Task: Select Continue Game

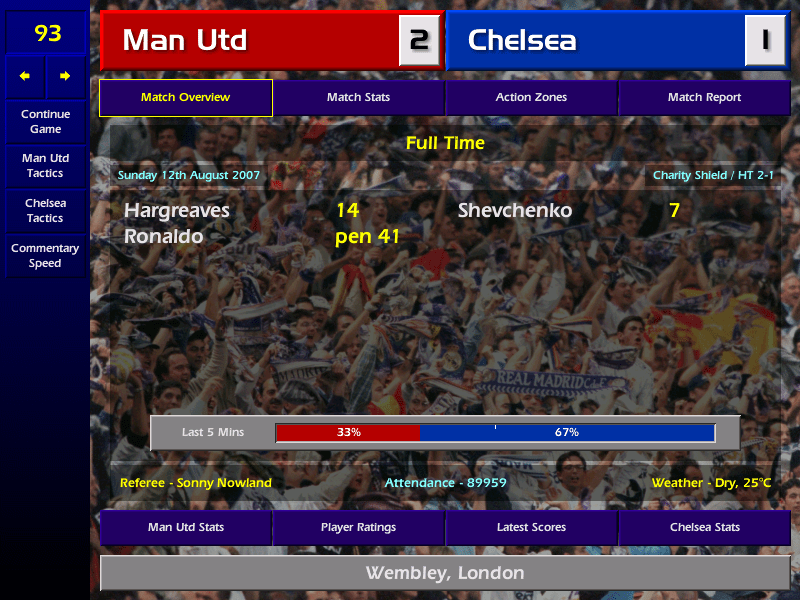Action: [x=45, y=122]
